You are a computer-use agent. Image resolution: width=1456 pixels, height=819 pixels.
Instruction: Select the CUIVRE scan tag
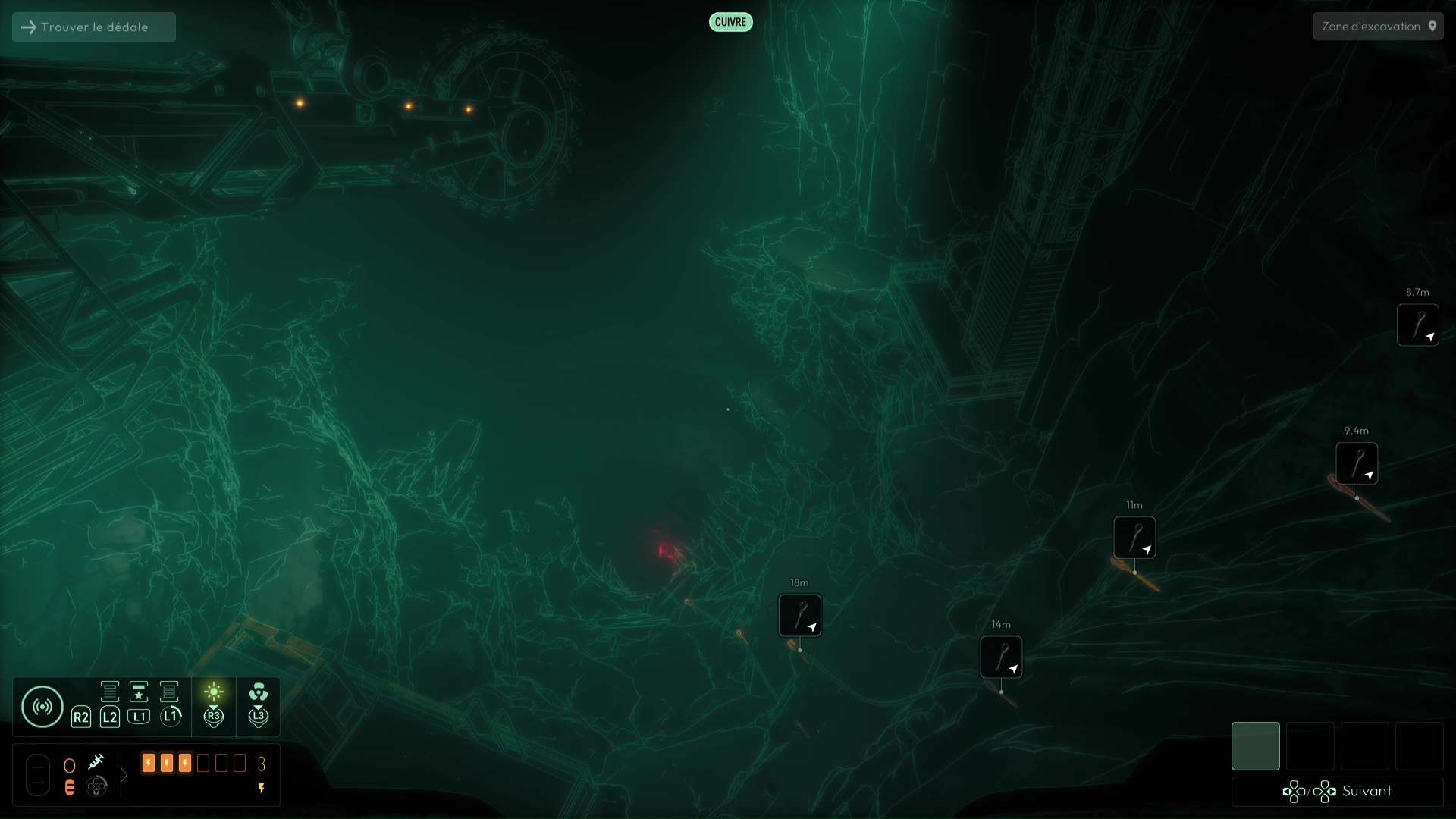730,22
